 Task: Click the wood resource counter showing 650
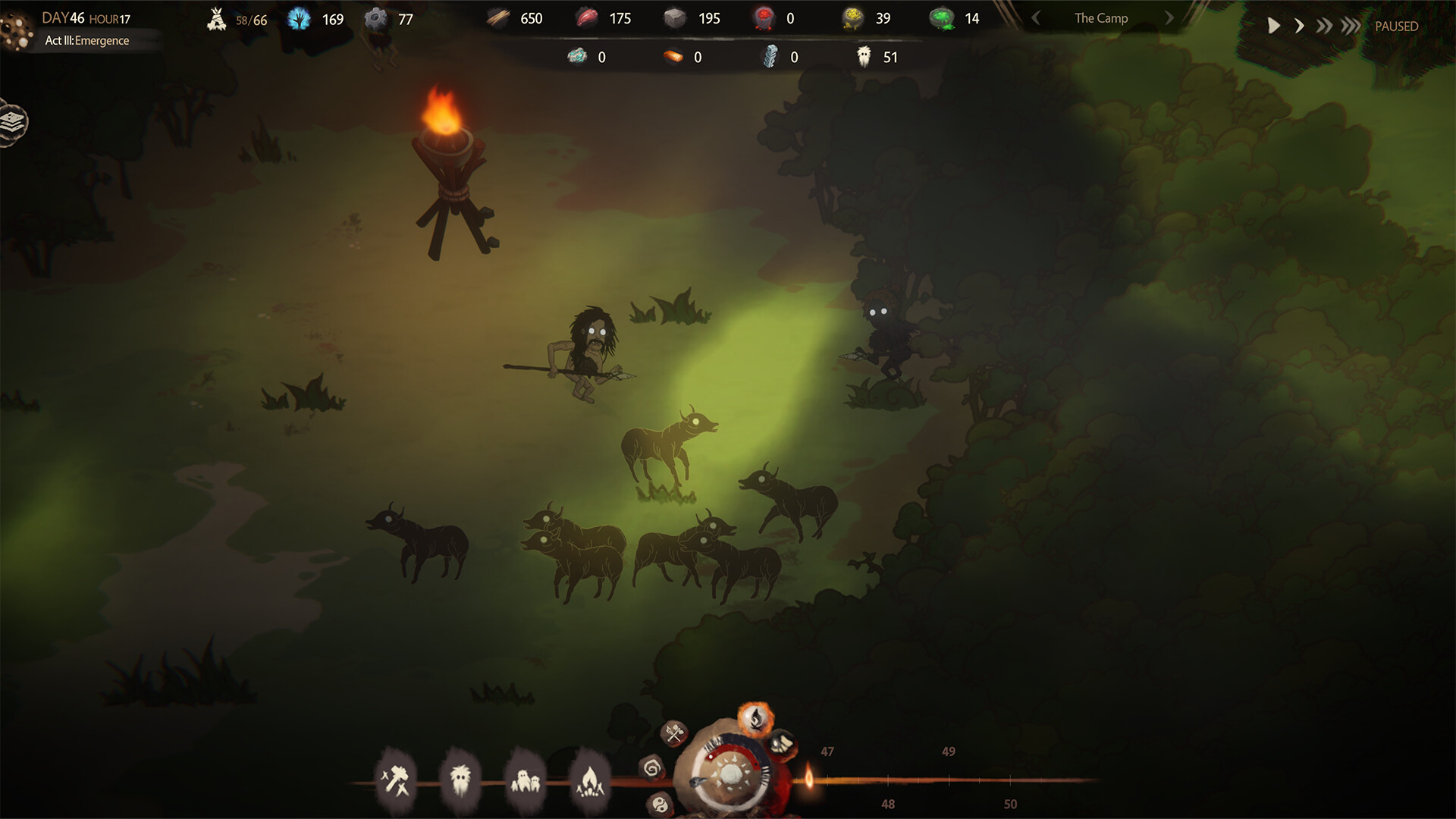coord(516,17)
